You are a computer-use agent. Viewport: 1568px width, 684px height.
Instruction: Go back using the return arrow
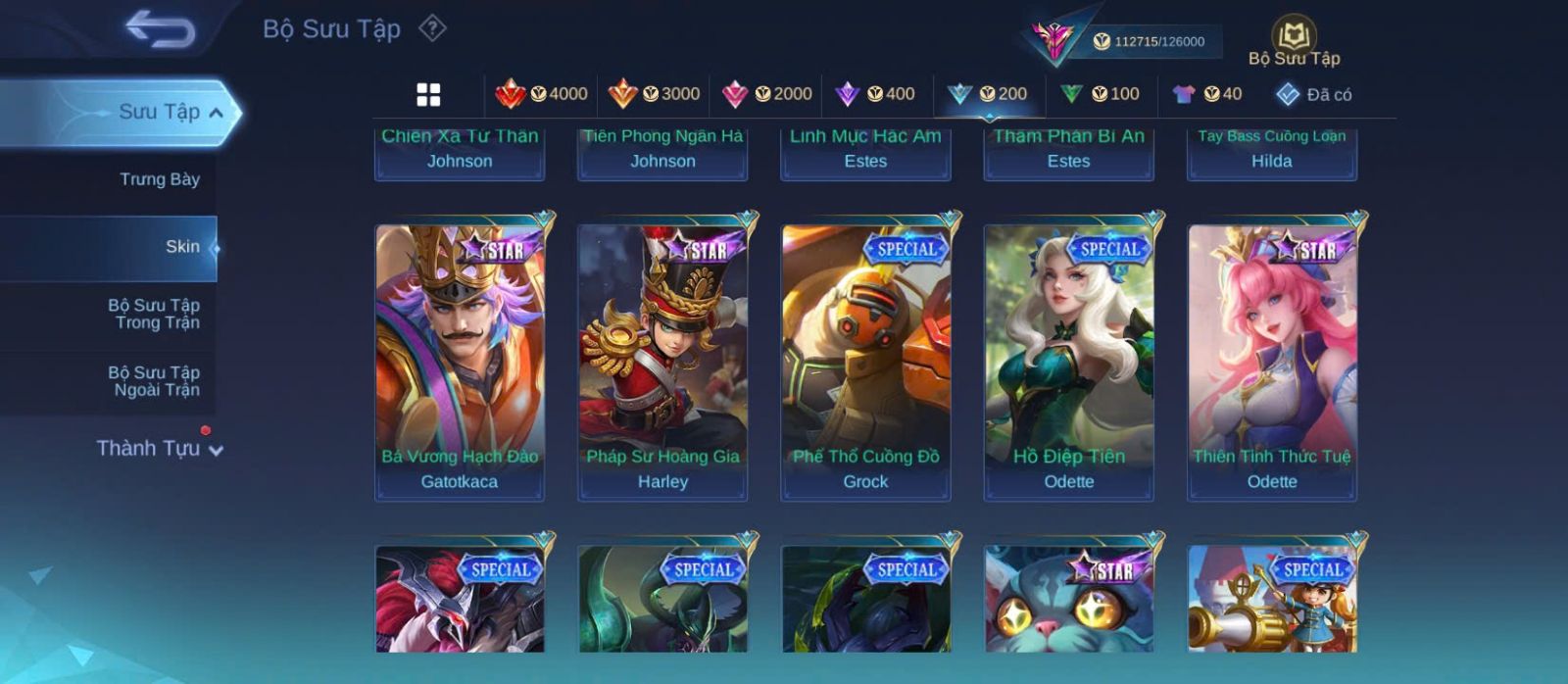coord(160,29)
